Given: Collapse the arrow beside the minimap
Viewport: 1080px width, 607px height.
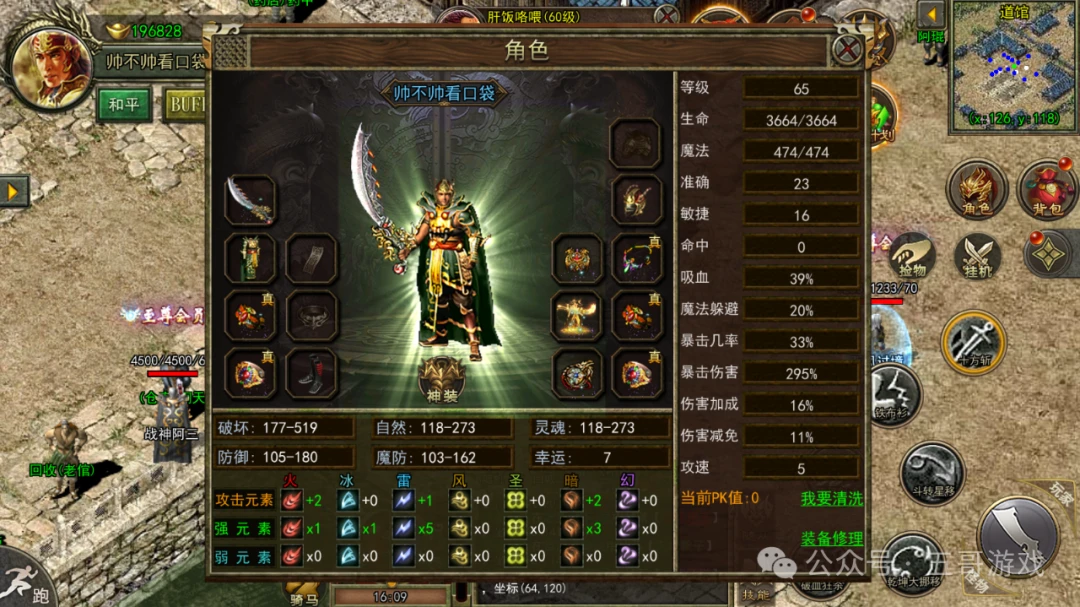Looking at the screenshot, I should pyautogui.click(x=931, y=14).
